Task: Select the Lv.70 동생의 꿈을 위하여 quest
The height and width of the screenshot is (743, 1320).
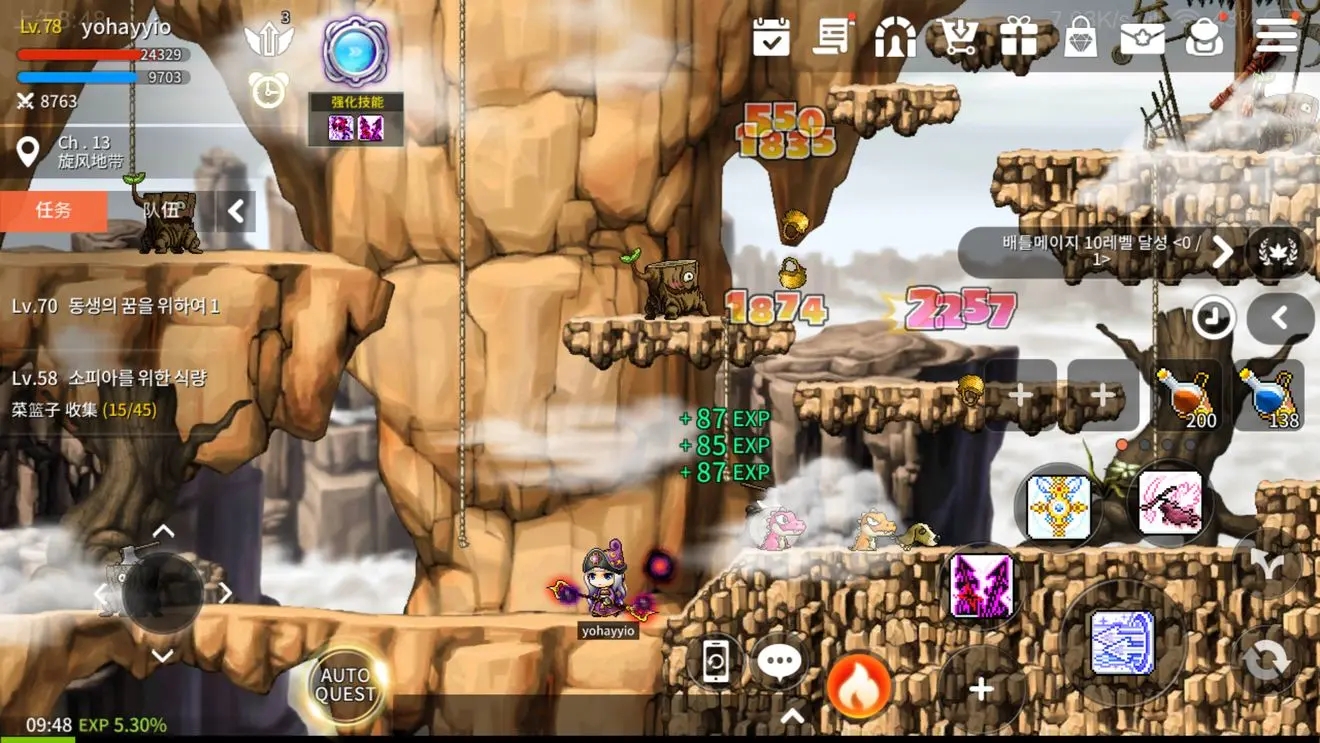Action: 116,306
